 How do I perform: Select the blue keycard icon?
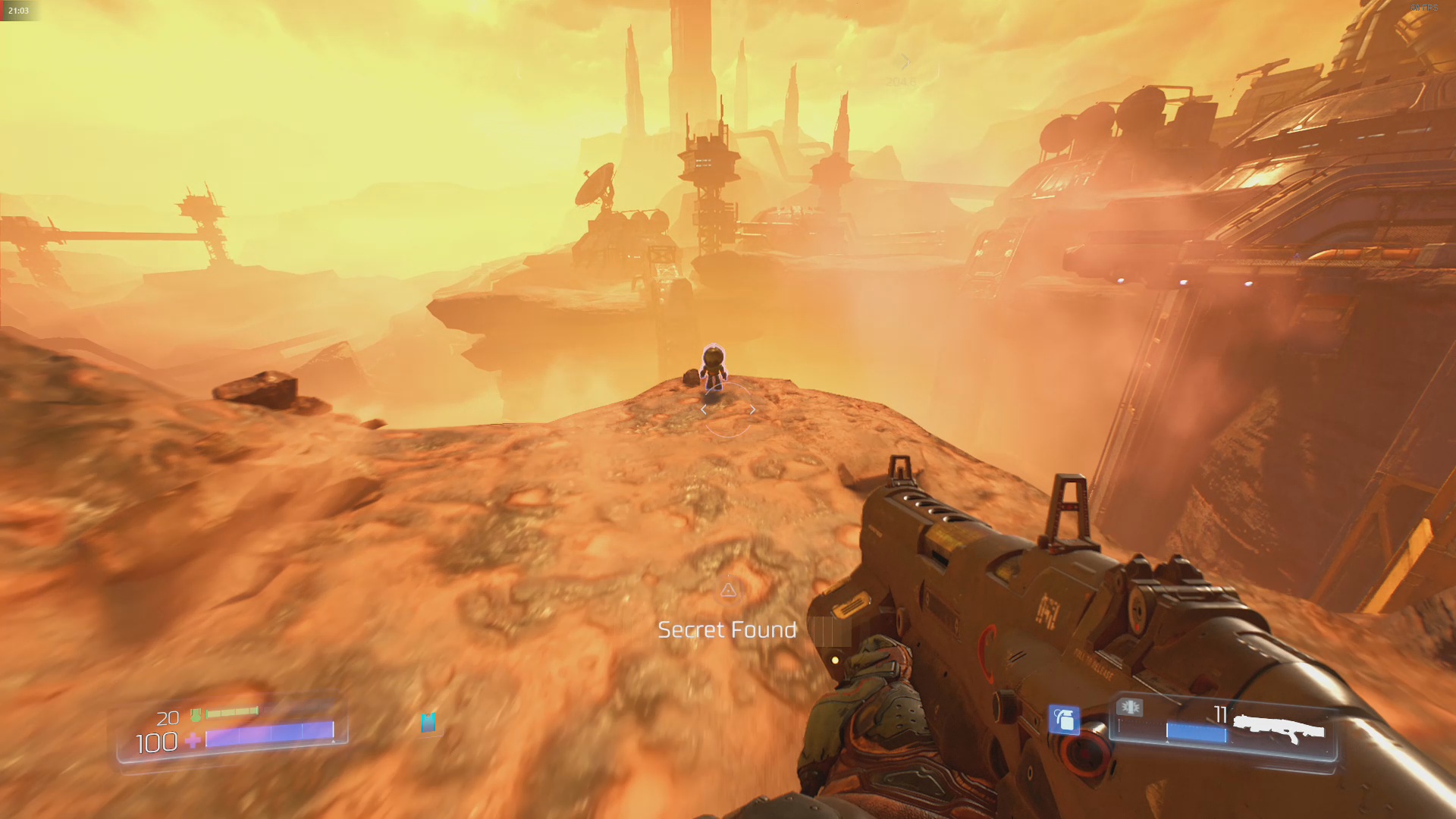(428, 722)
